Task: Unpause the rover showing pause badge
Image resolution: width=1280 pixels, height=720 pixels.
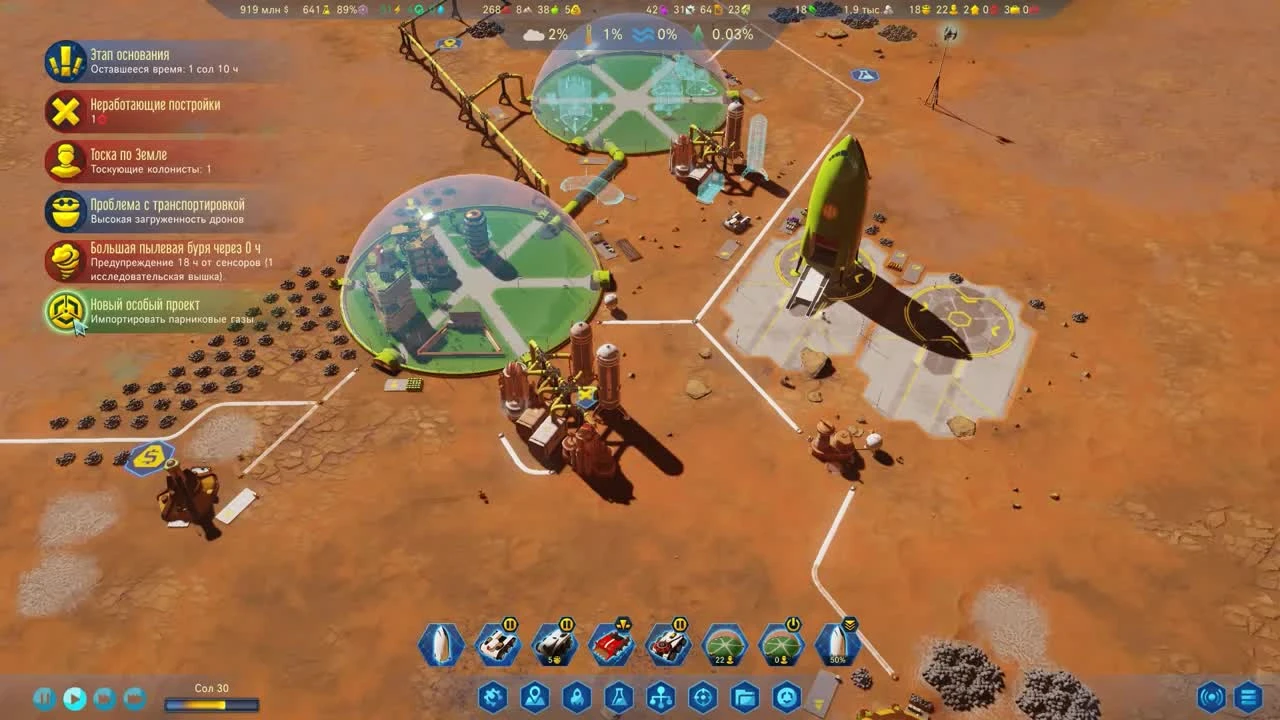Action: click(x=511, y=625)
